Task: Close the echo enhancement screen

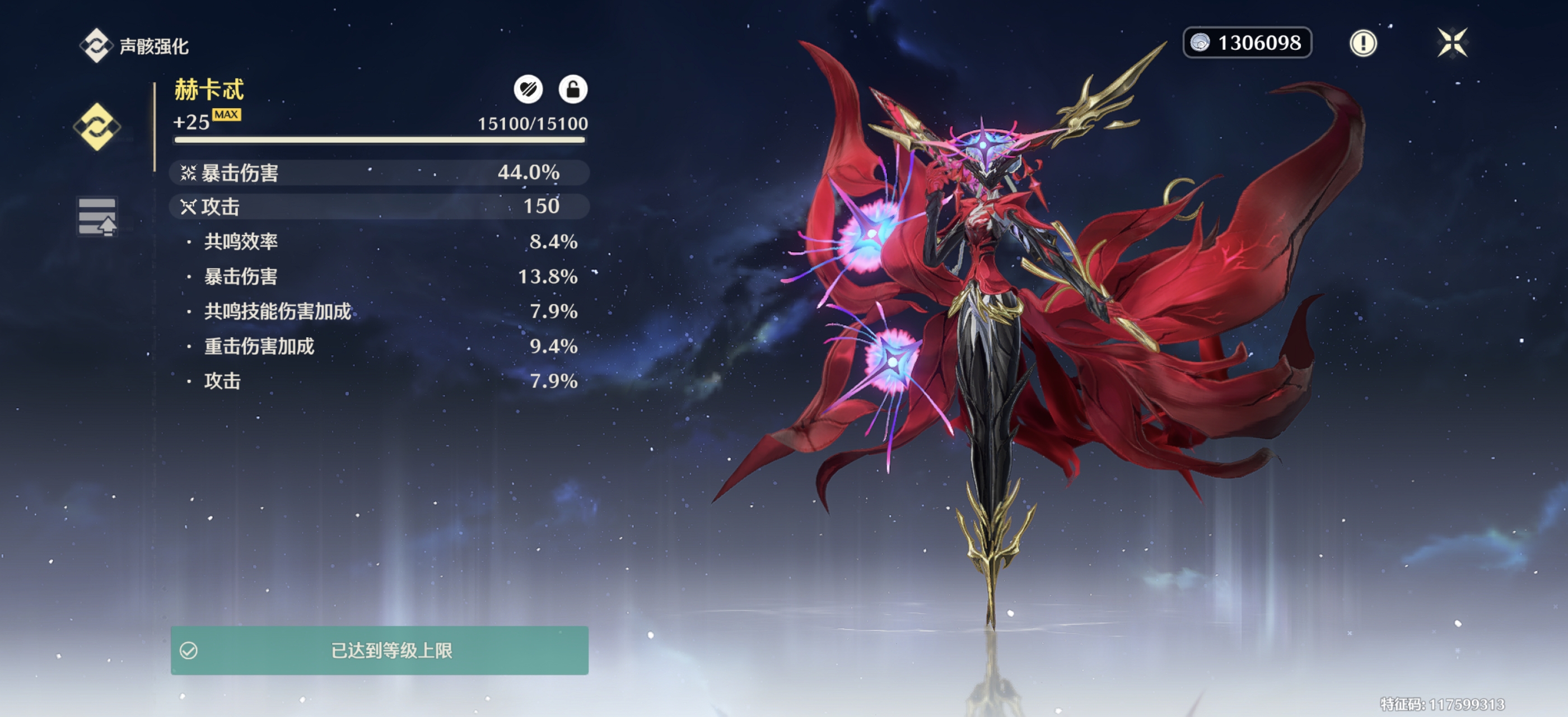Action: click(1452, 43)
